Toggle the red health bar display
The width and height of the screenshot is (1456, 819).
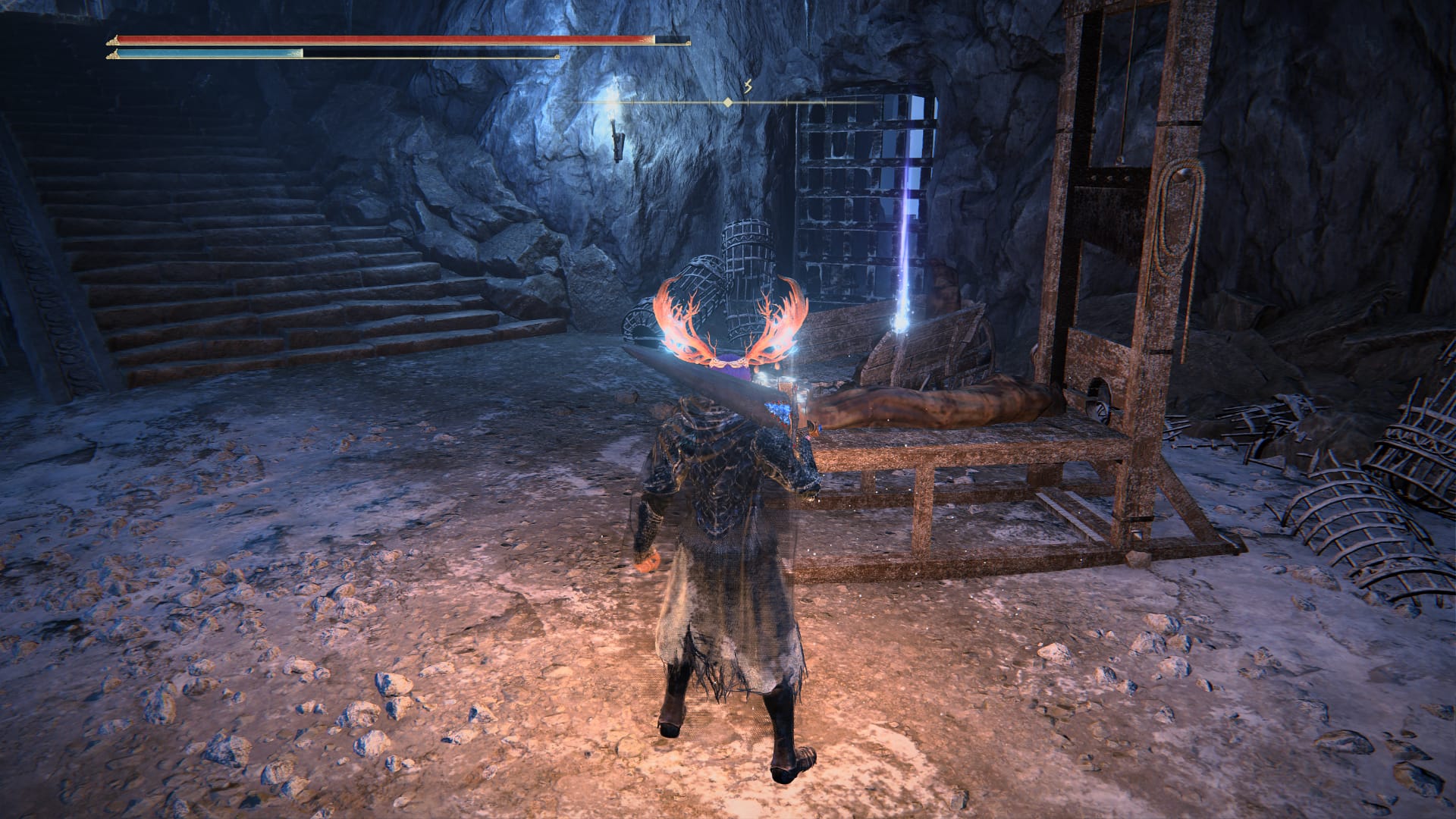[379, 36]
